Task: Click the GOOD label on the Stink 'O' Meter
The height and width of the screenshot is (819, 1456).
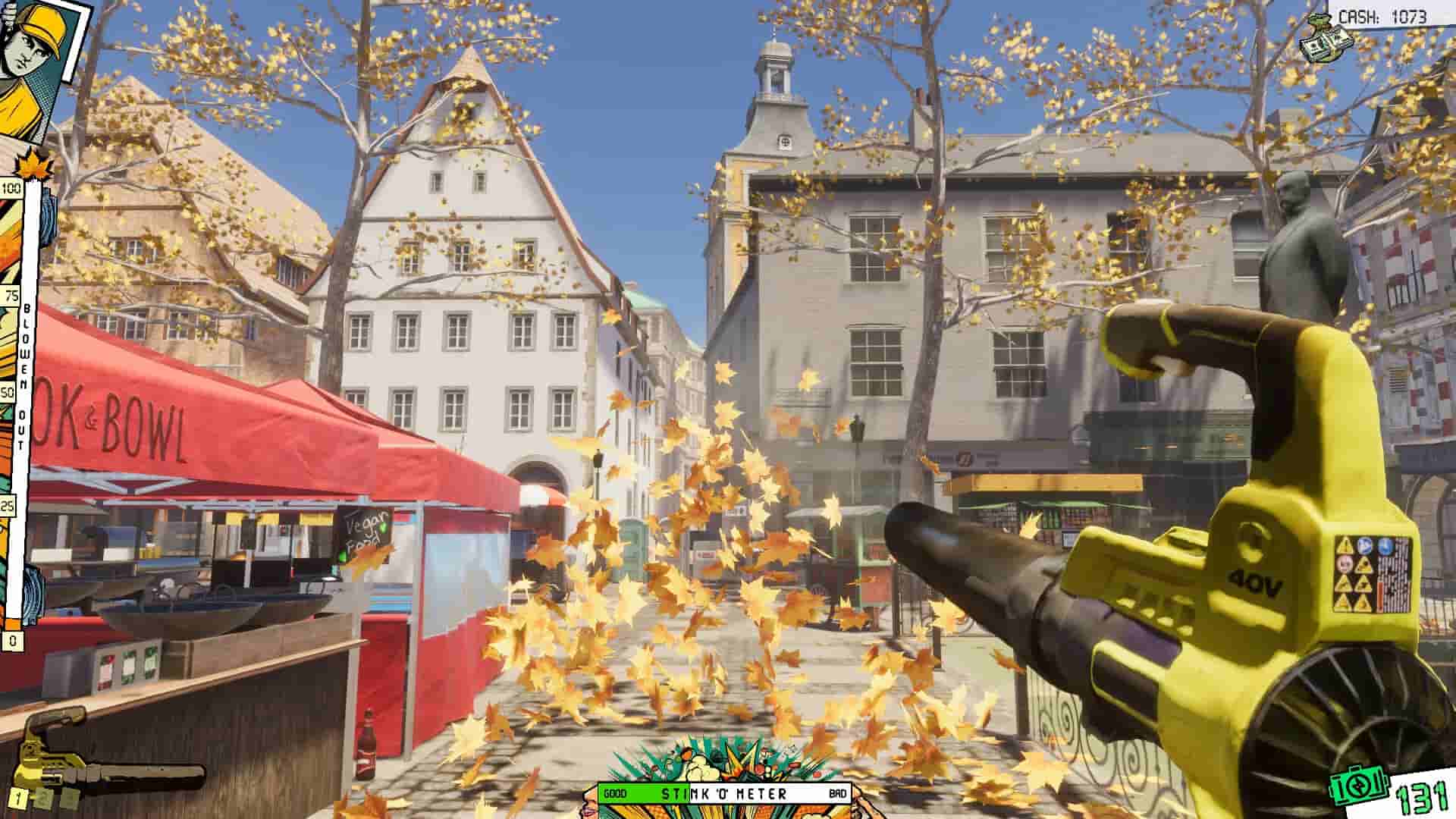Action: tap(616, 792)
